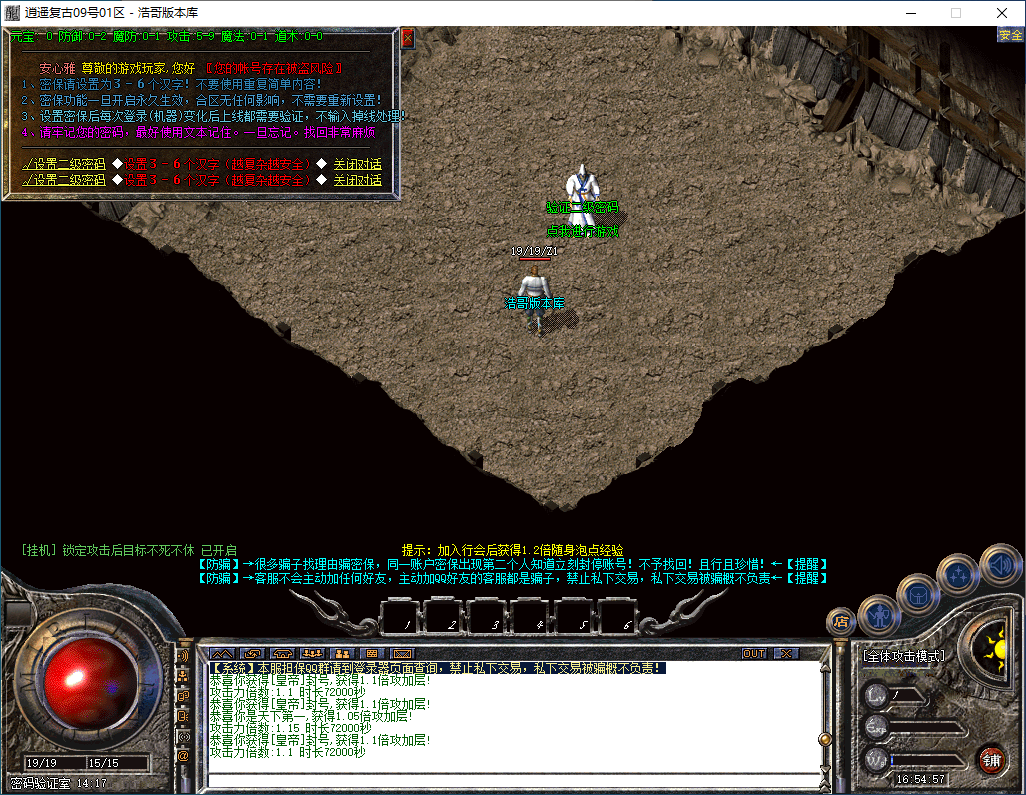
Task: Close the game window
Action: coord(1001,13)
